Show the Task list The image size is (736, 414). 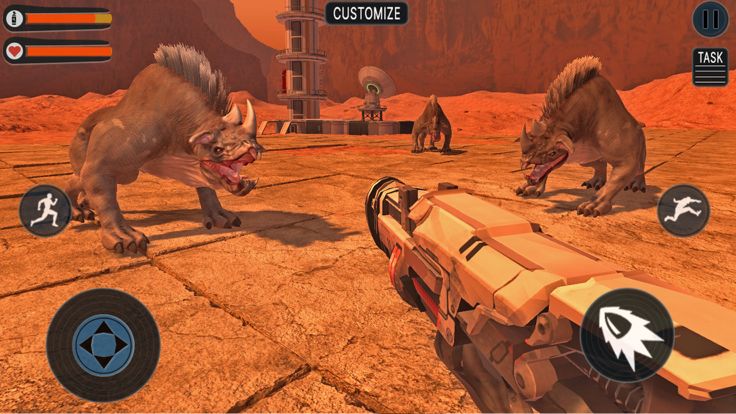click(x=710, y=66)
